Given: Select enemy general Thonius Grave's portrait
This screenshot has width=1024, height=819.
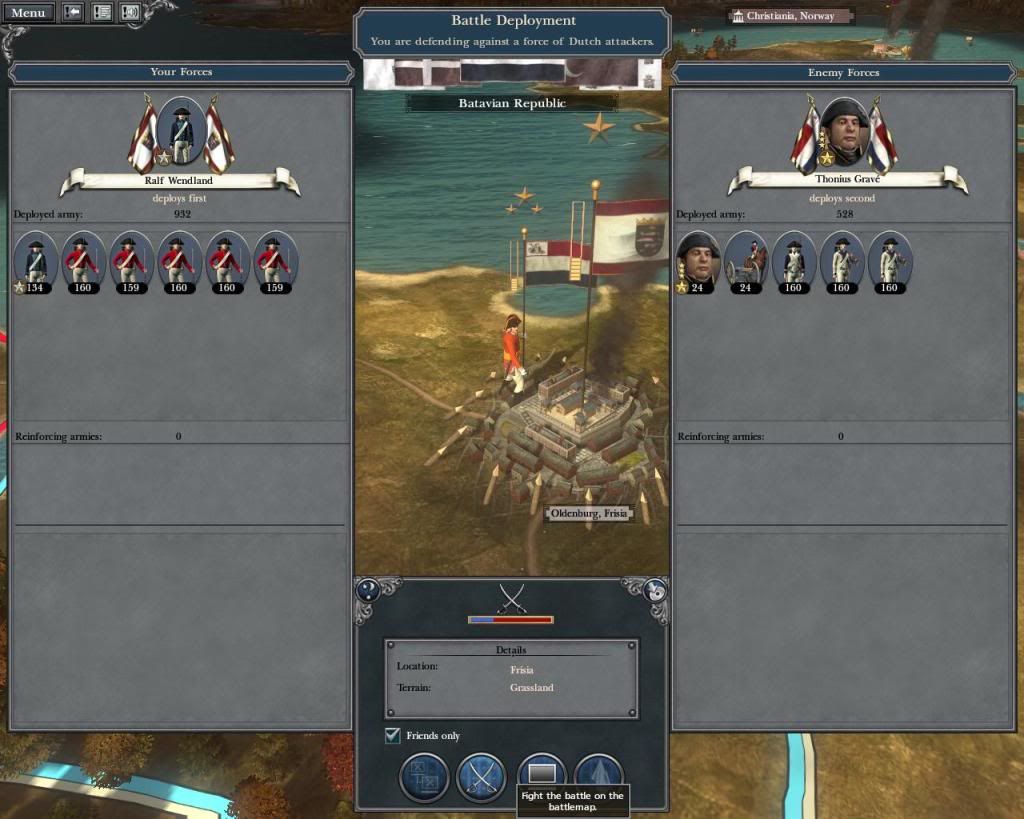Looking at the screenshot, I should [x=844, y=131].
